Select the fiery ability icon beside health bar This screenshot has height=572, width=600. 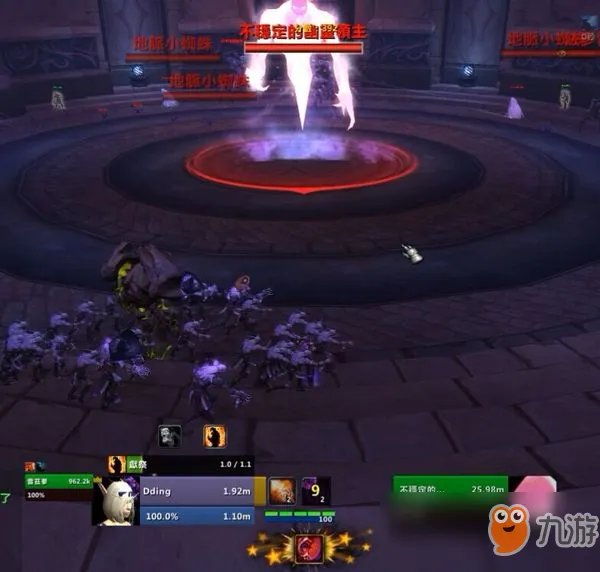281,490
